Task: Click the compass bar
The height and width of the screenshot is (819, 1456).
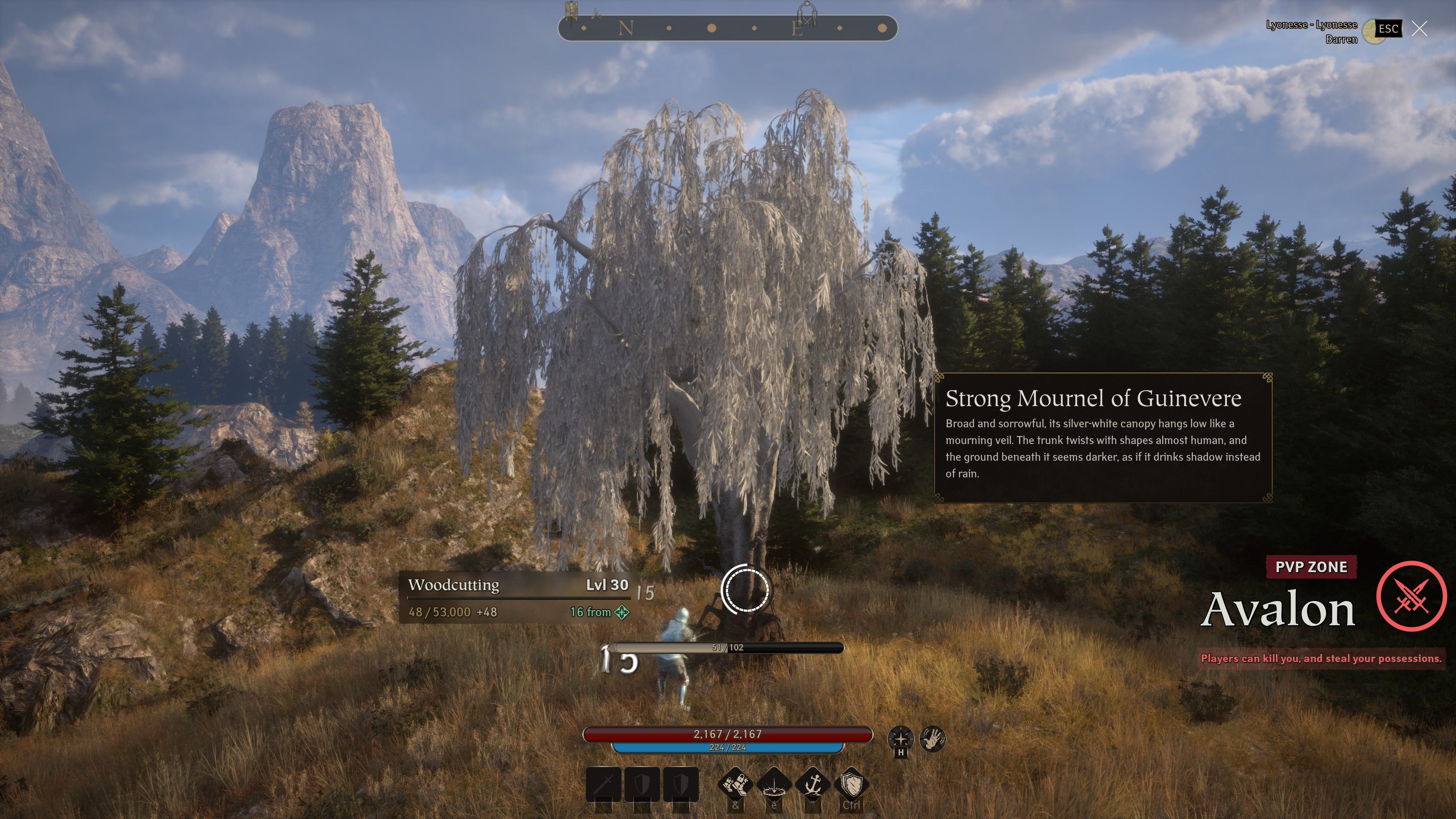Action: tap(728, 28)
